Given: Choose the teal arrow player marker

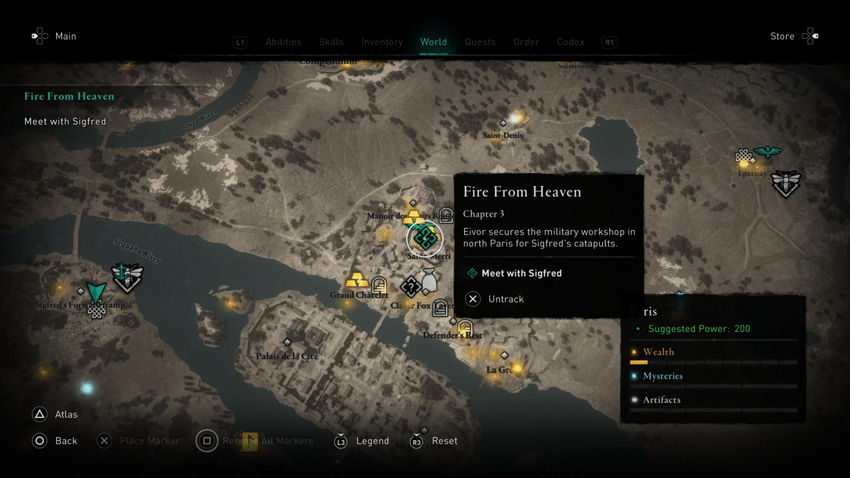Looking at the screenshot, I should point(96,292).
